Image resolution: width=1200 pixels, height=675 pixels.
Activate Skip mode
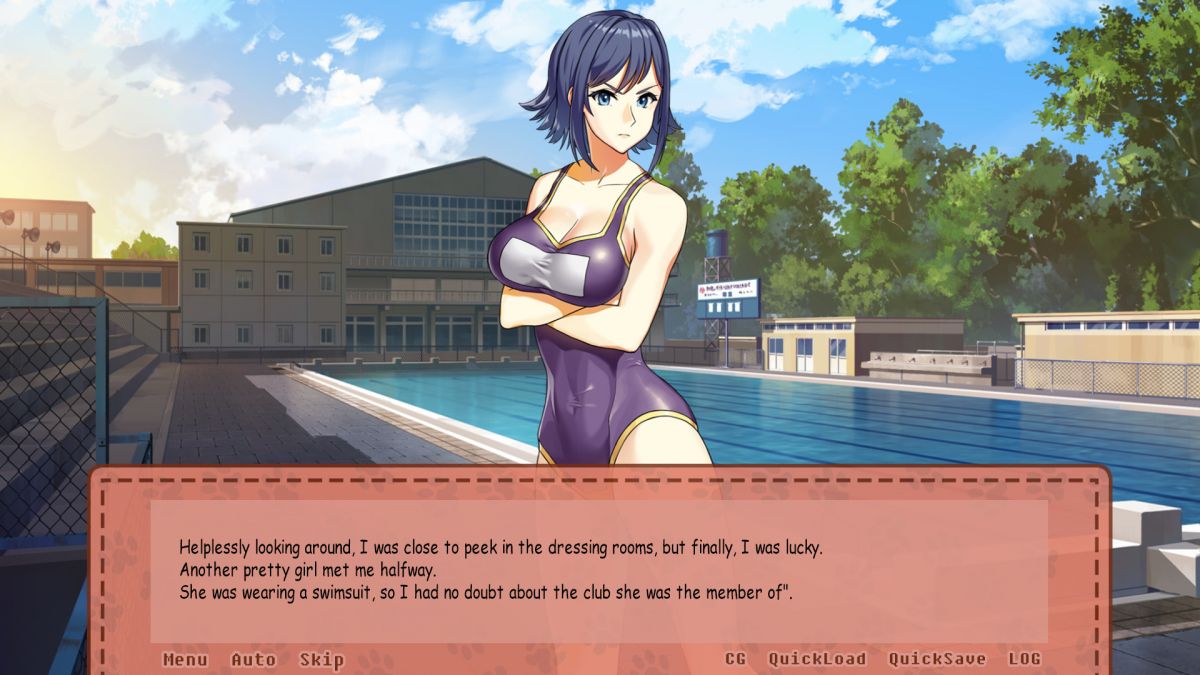(321, 659)
